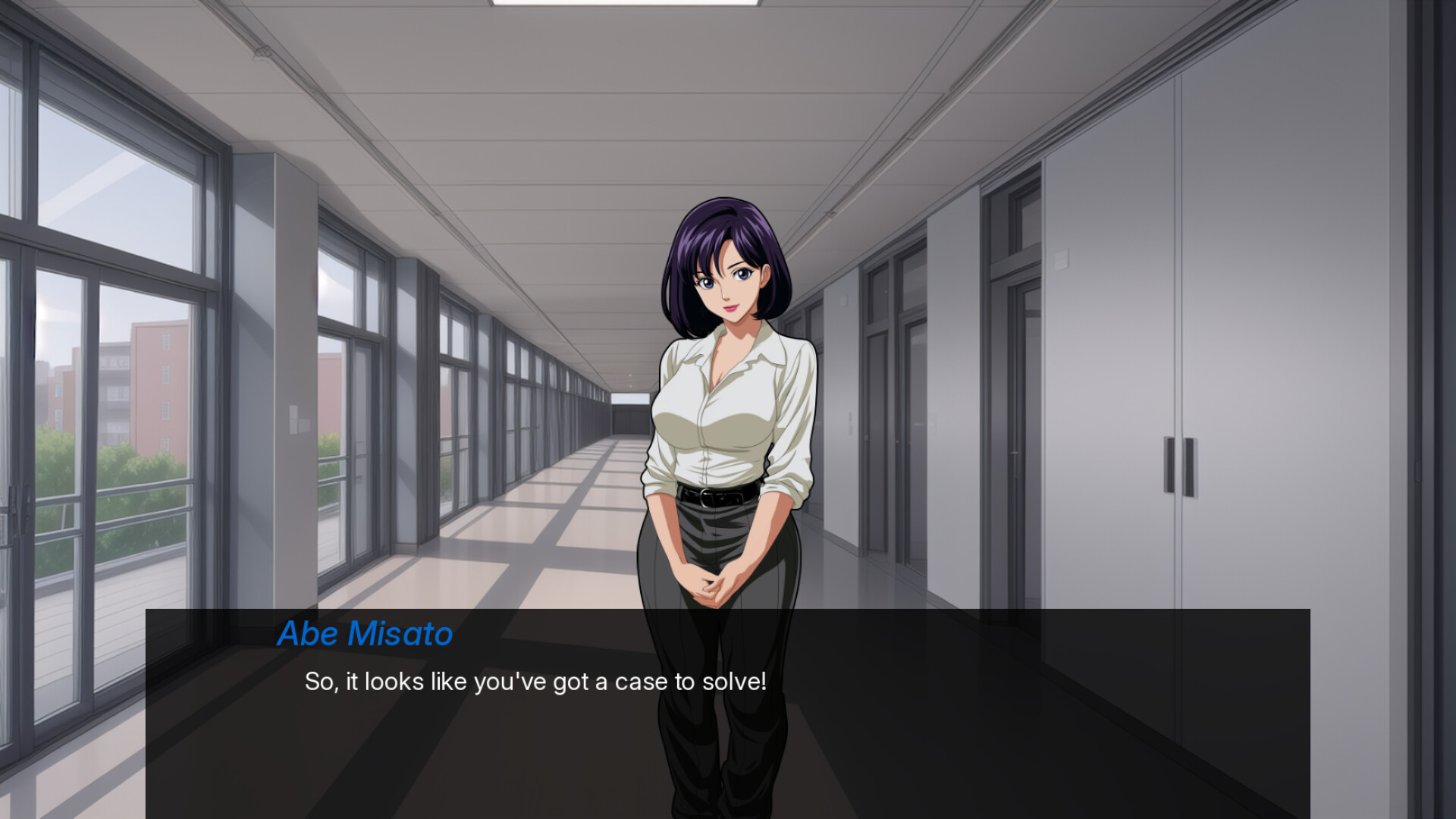Click the character sprite of Abe Misato

(x=720, y=455)
